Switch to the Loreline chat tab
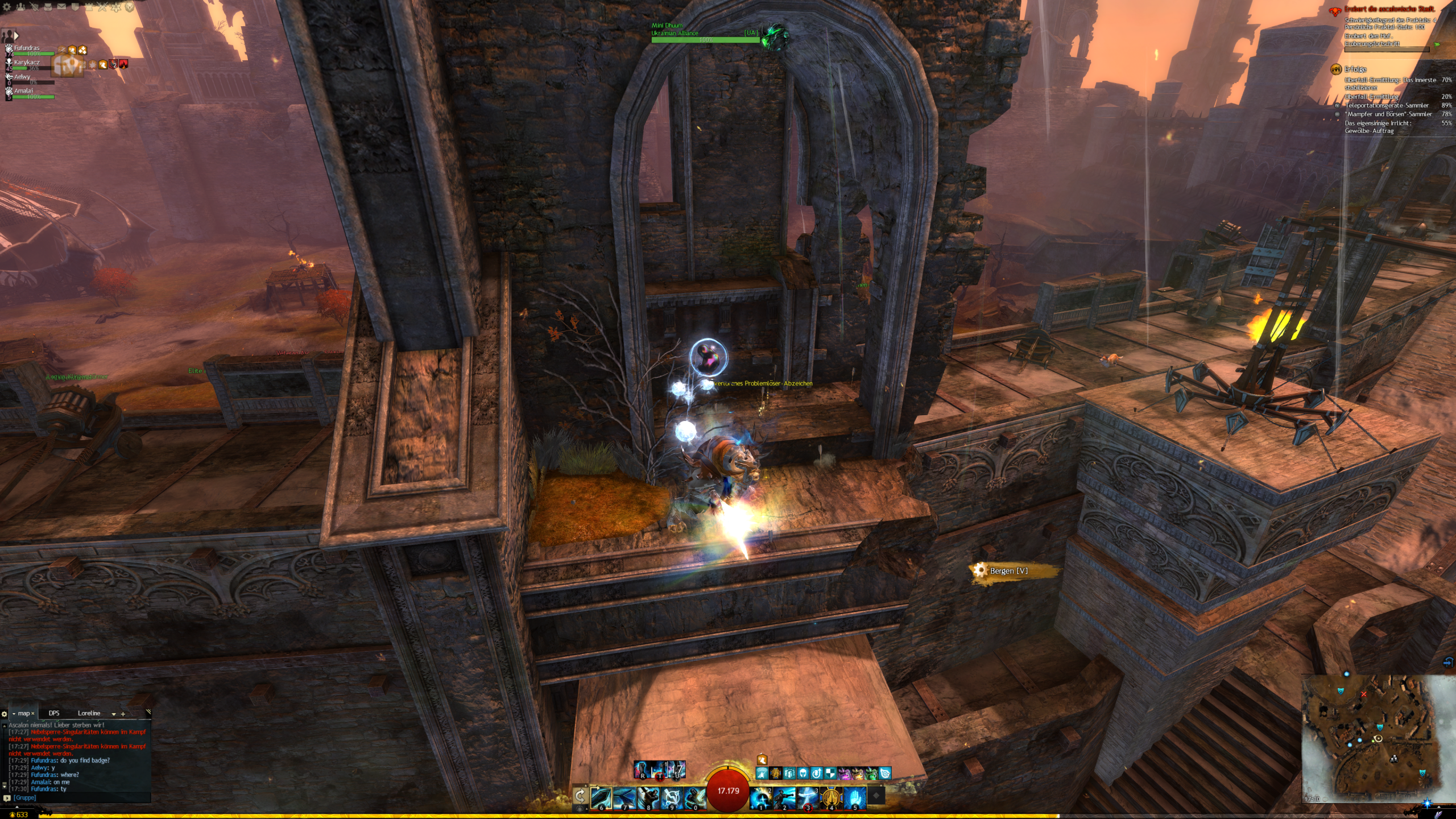Viewport: 1456px width, 819px height. click(x=89, y=713)
